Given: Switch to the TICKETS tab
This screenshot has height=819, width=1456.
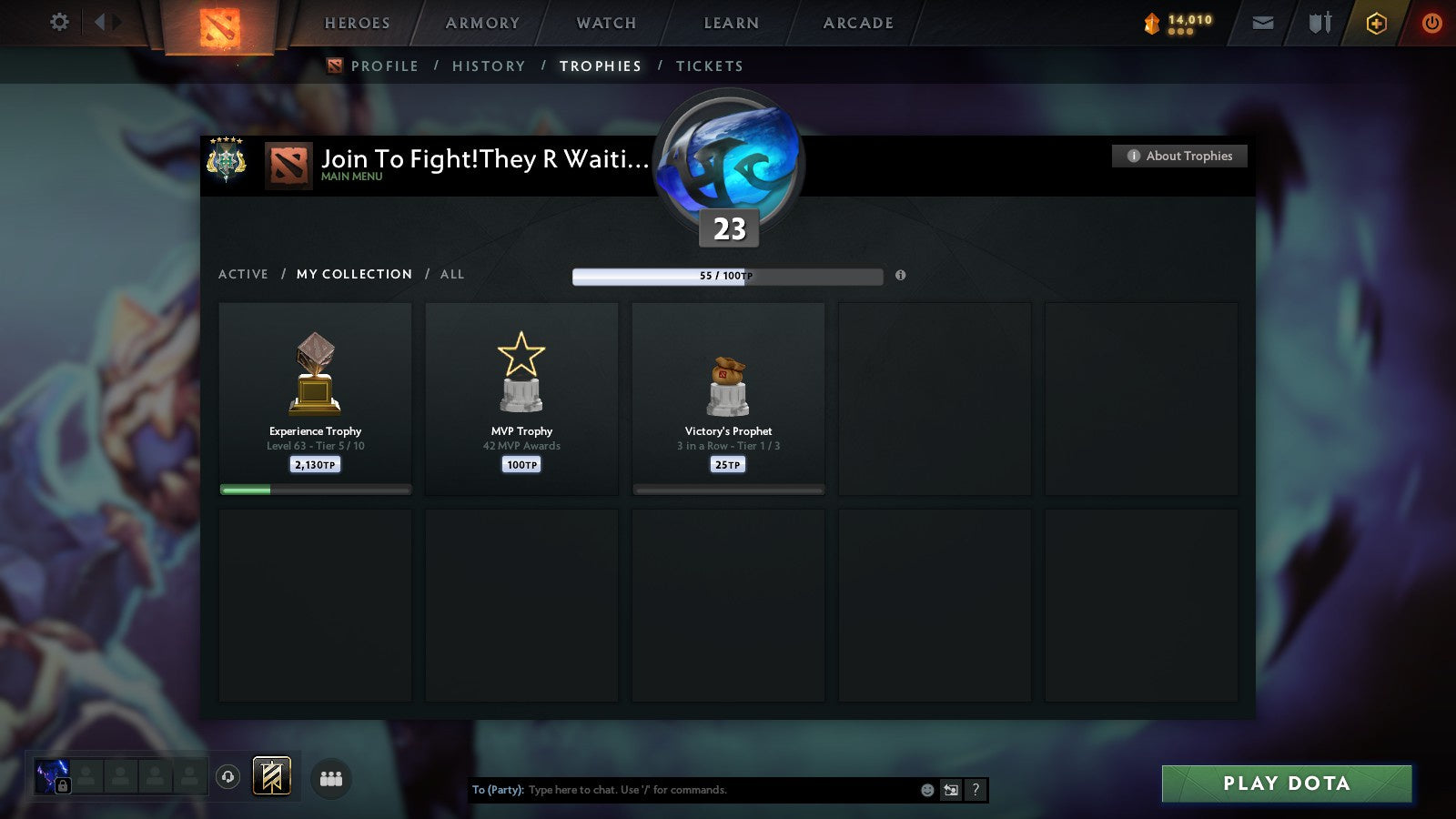Looking at the screenshot, I should (x=710, y=66).
